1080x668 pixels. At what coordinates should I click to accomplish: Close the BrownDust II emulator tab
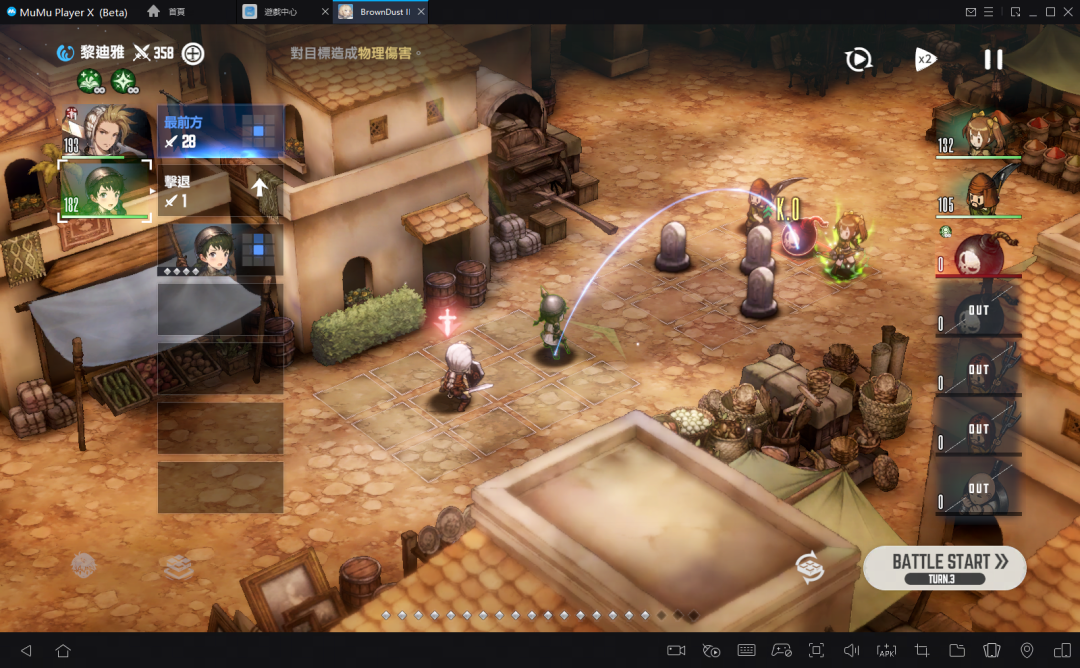pyautogui.click(x=421, y=12)
